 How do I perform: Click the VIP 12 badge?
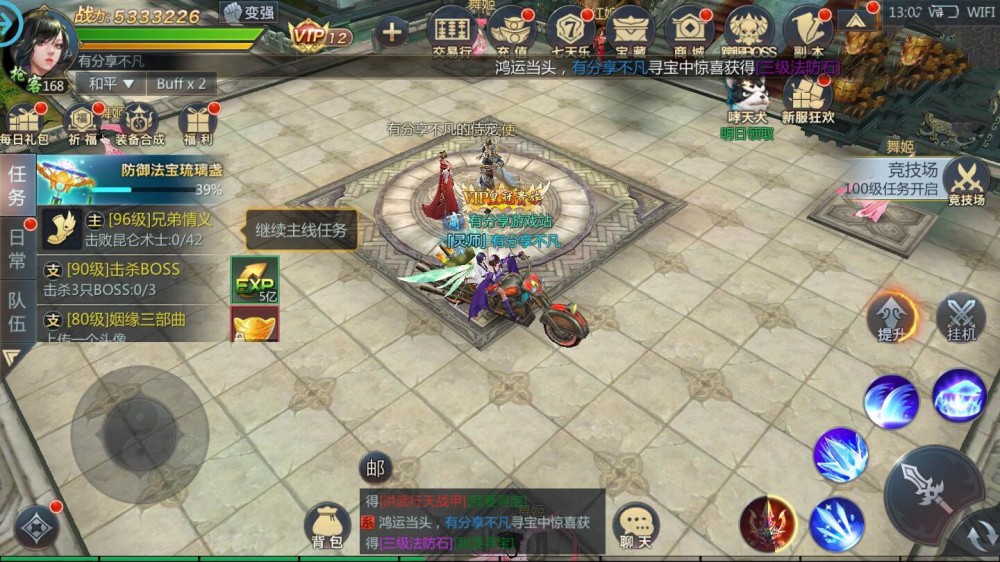(320, 36)
